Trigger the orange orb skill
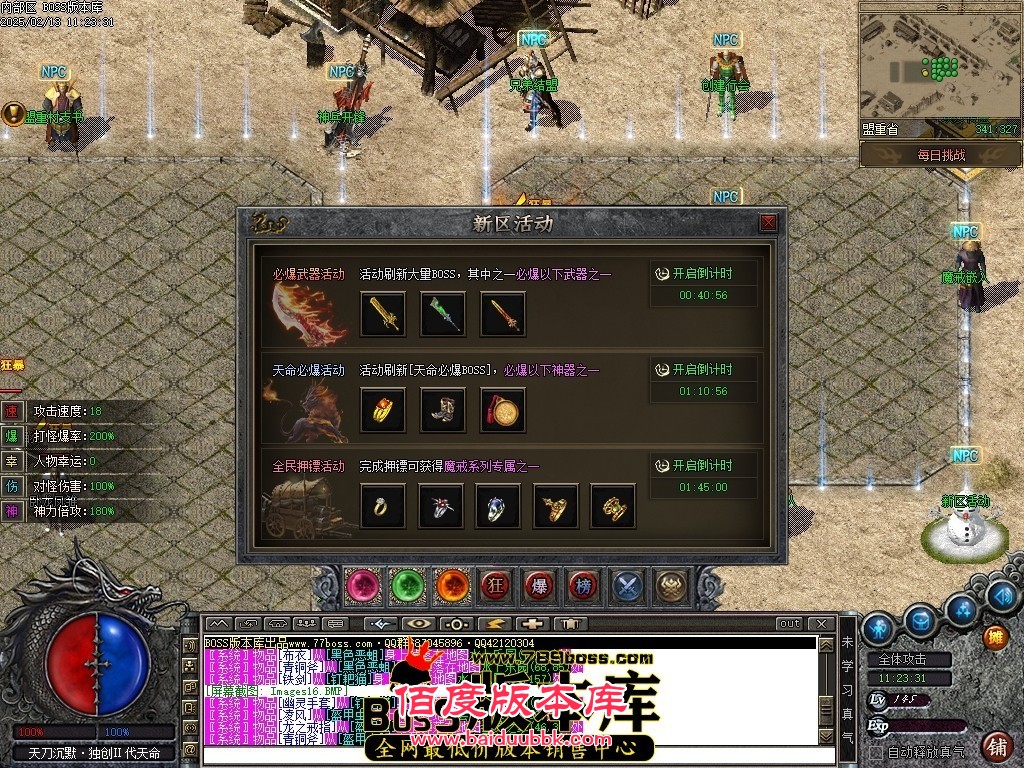 [451, 585]
